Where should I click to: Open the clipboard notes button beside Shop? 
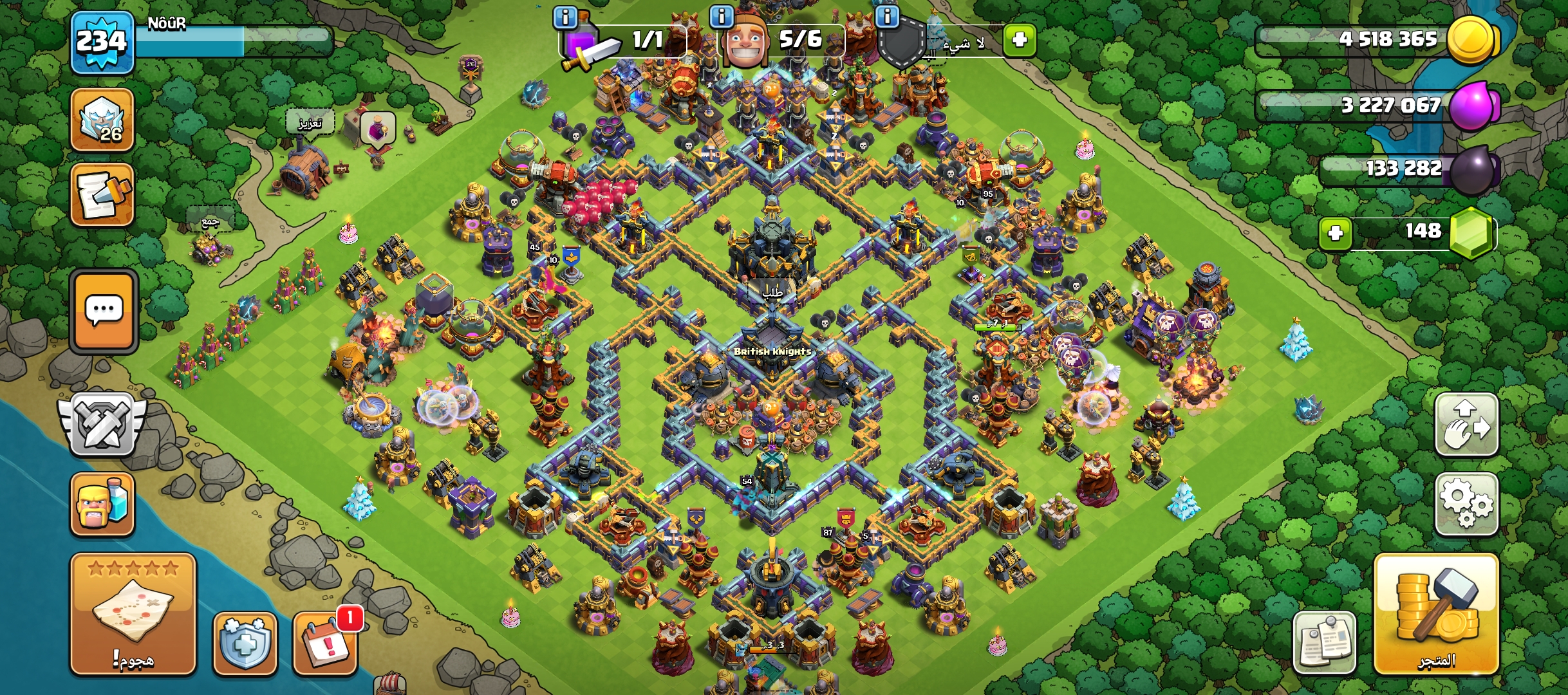click(x=1324, y=643)
